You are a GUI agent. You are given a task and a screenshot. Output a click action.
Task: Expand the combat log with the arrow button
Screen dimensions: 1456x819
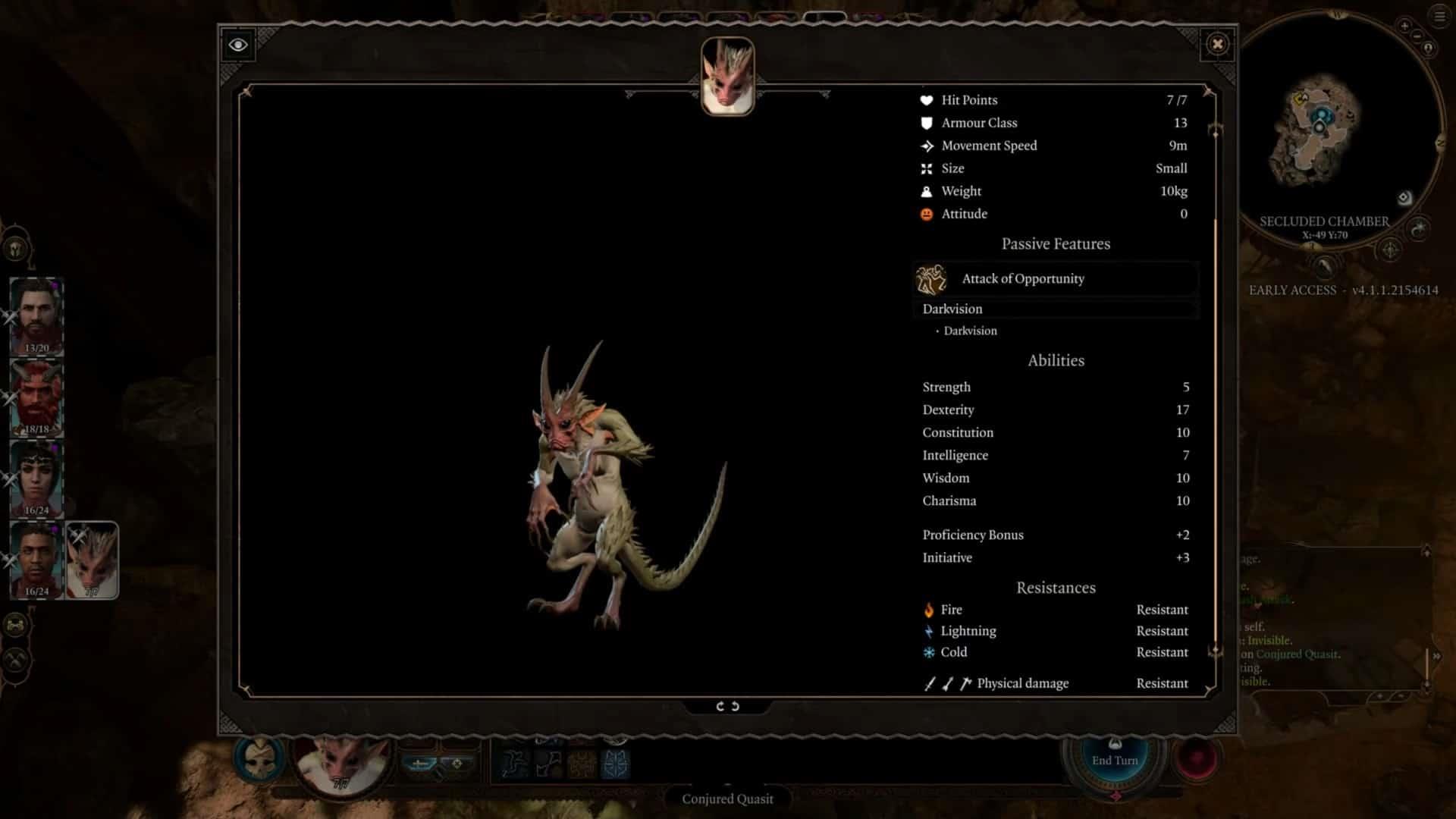click(x=1436, y=656)
